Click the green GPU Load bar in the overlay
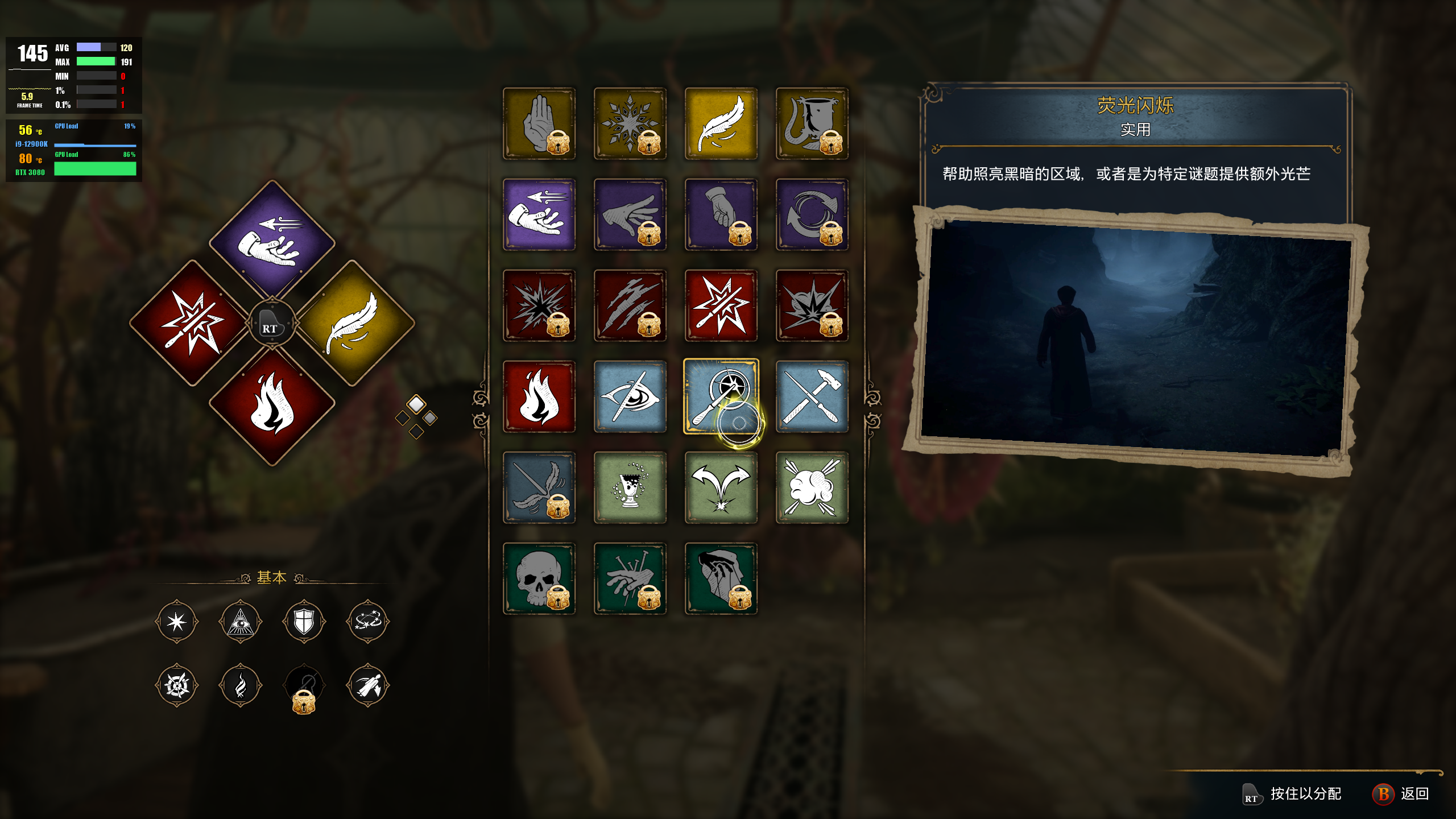 click(x=94, y=168)
